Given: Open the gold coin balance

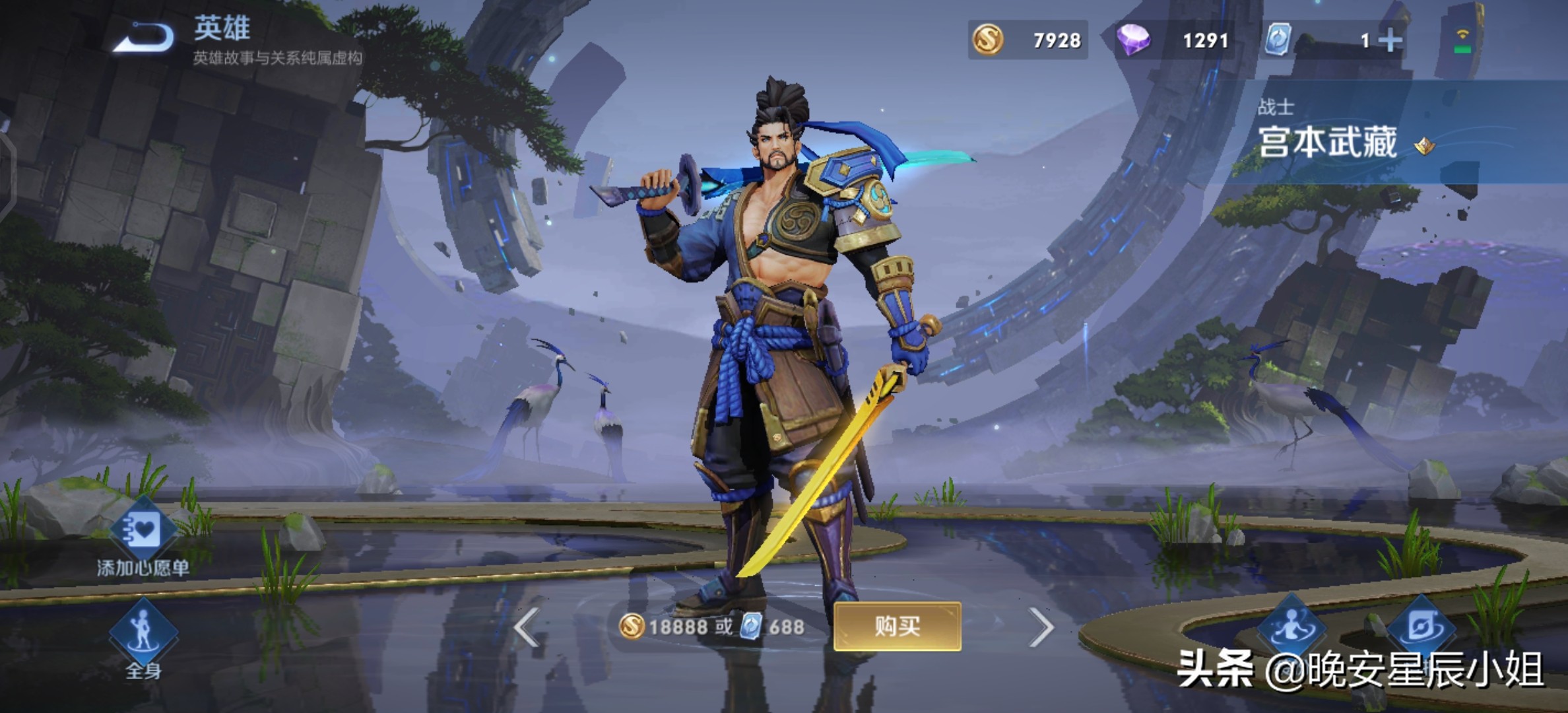Looking at the screenshot, I should pyautogui.click(x=1028, y=40).
